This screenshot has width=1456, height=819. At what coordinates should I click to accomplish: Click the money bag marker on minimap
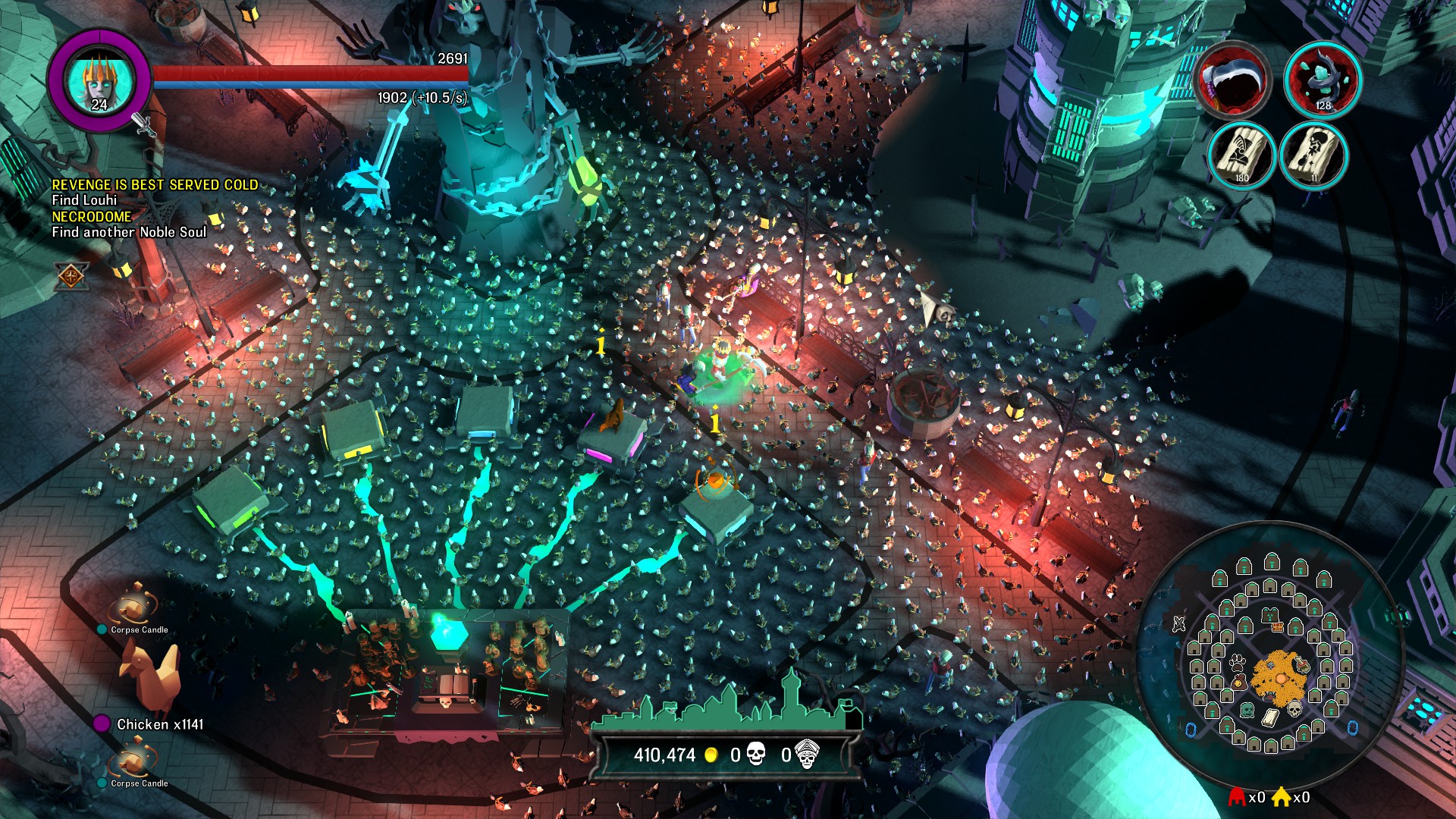(x=1238, y=682)
